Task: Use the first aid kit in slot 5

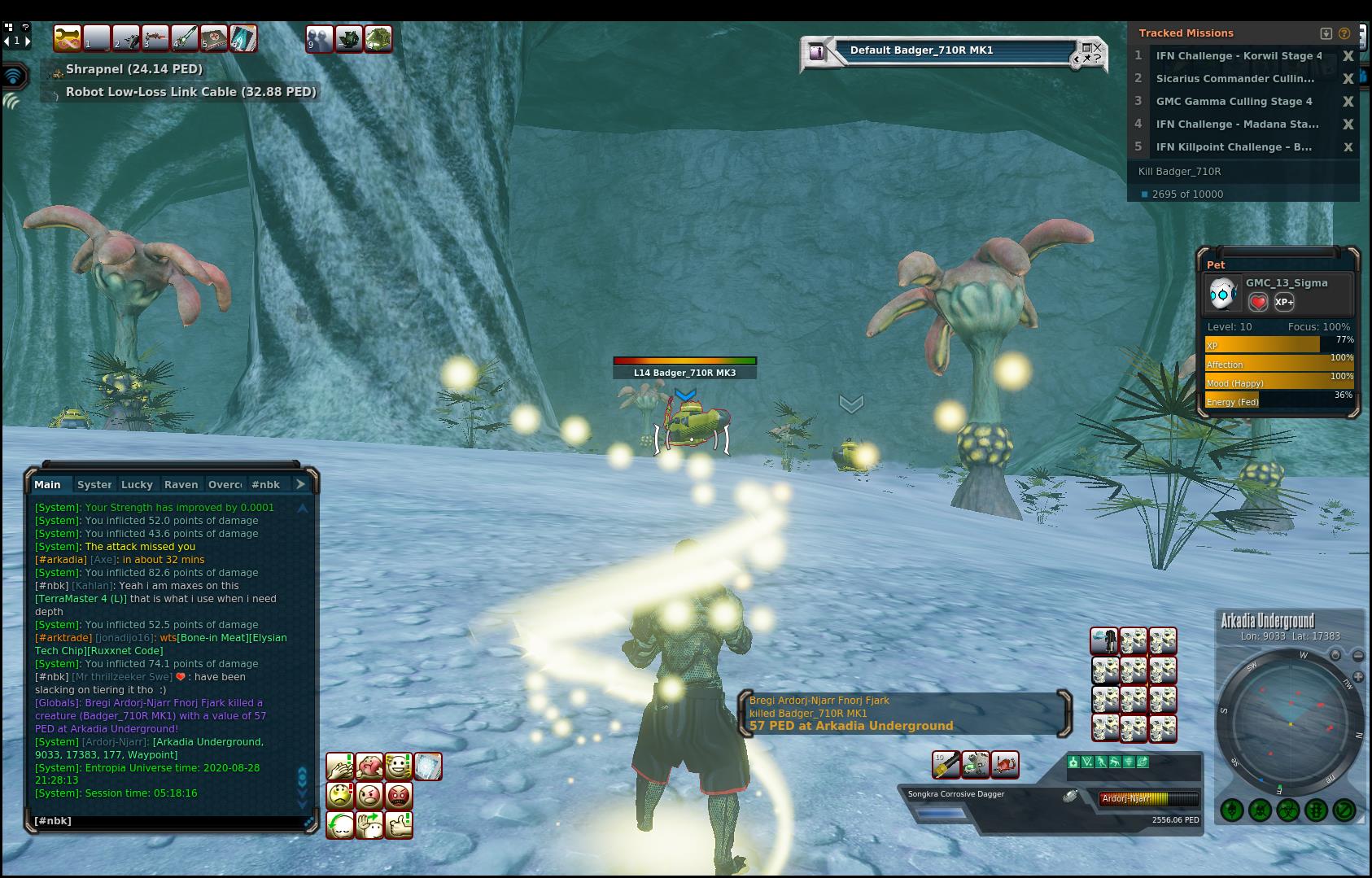Action: (x=214, y=38)
